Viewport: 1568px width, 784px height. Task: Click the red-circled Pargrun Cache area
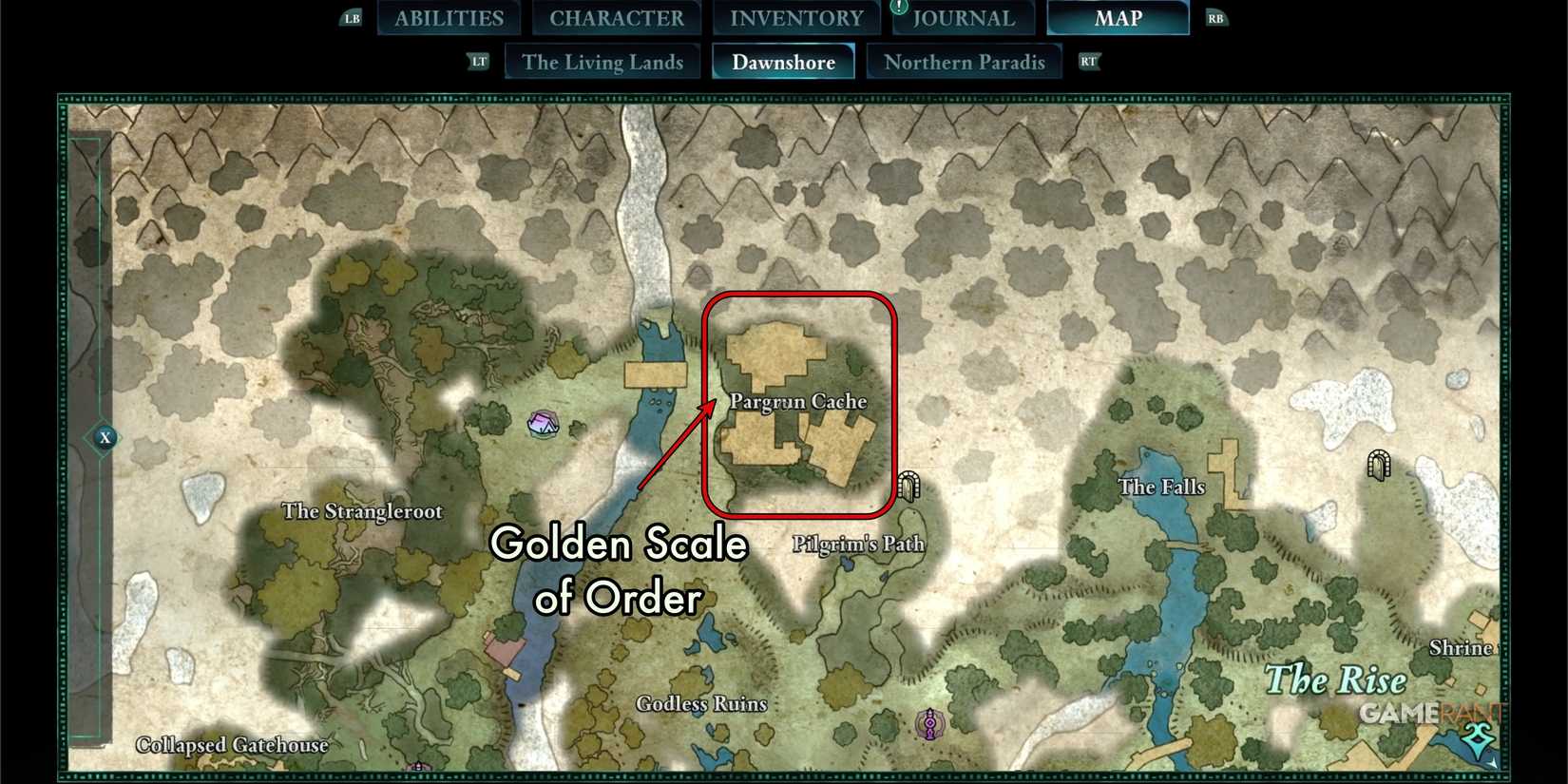tap(798, 402)
